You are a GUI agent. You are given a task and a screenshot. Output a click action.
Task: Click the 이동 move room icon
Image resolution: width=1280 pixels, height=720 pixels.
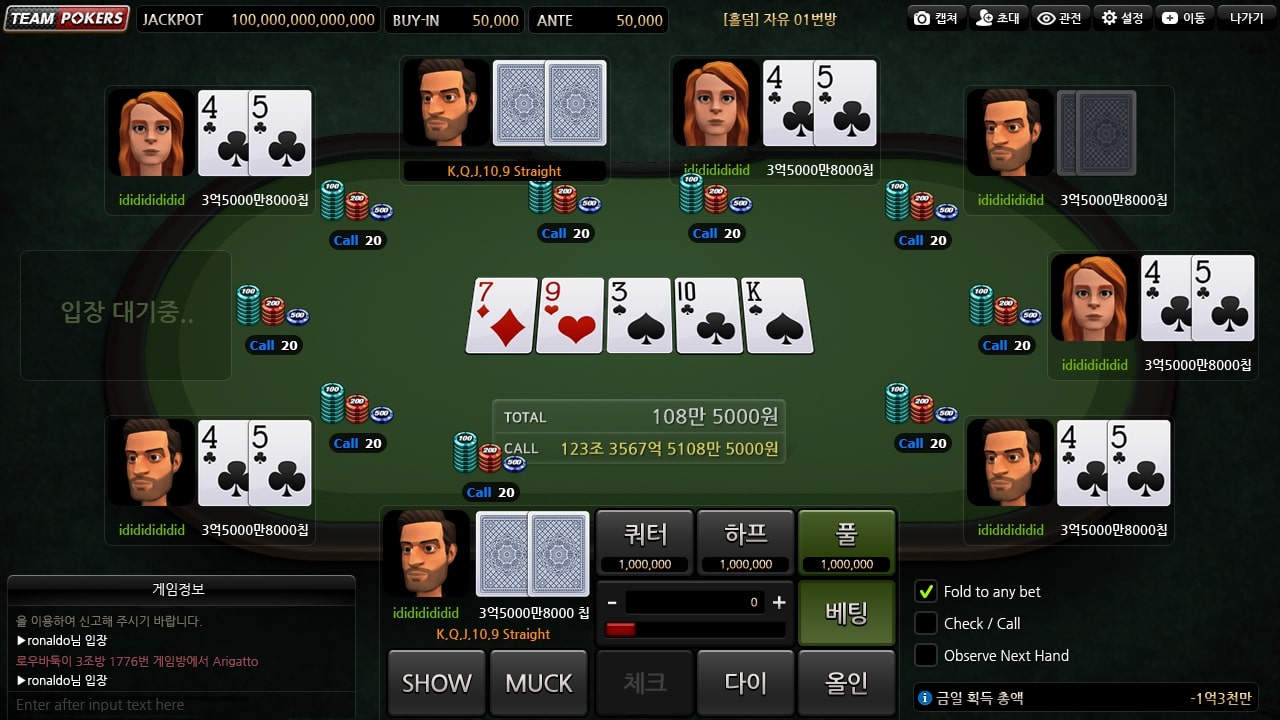pyautogui.click(x=1184, y=17)
